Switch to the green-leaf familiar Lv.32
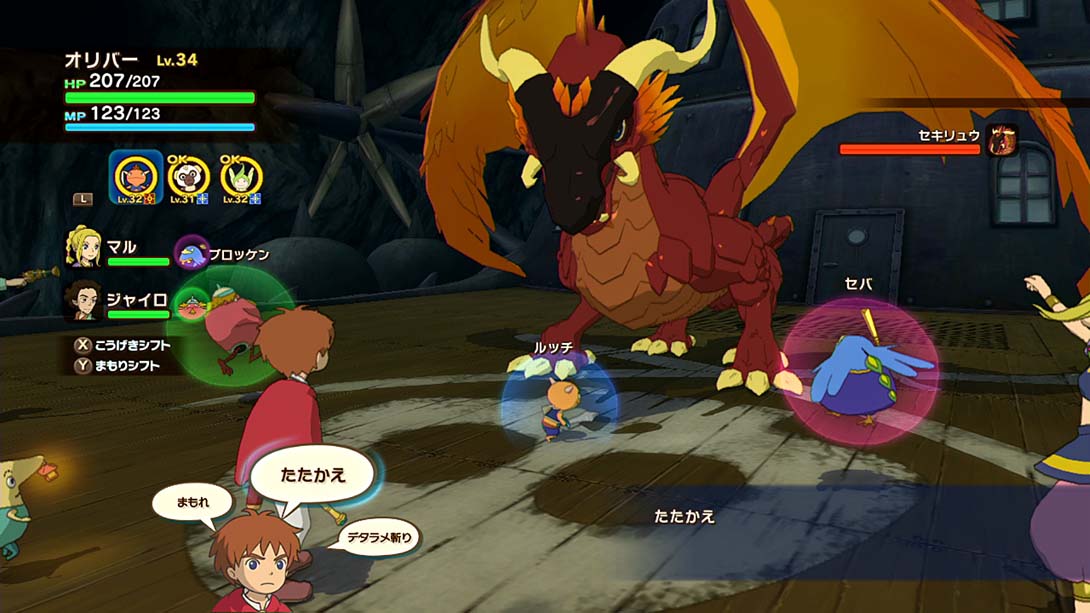Image resolution: width=1090 pixels, height=613 pixels. [x=240, y=177]
